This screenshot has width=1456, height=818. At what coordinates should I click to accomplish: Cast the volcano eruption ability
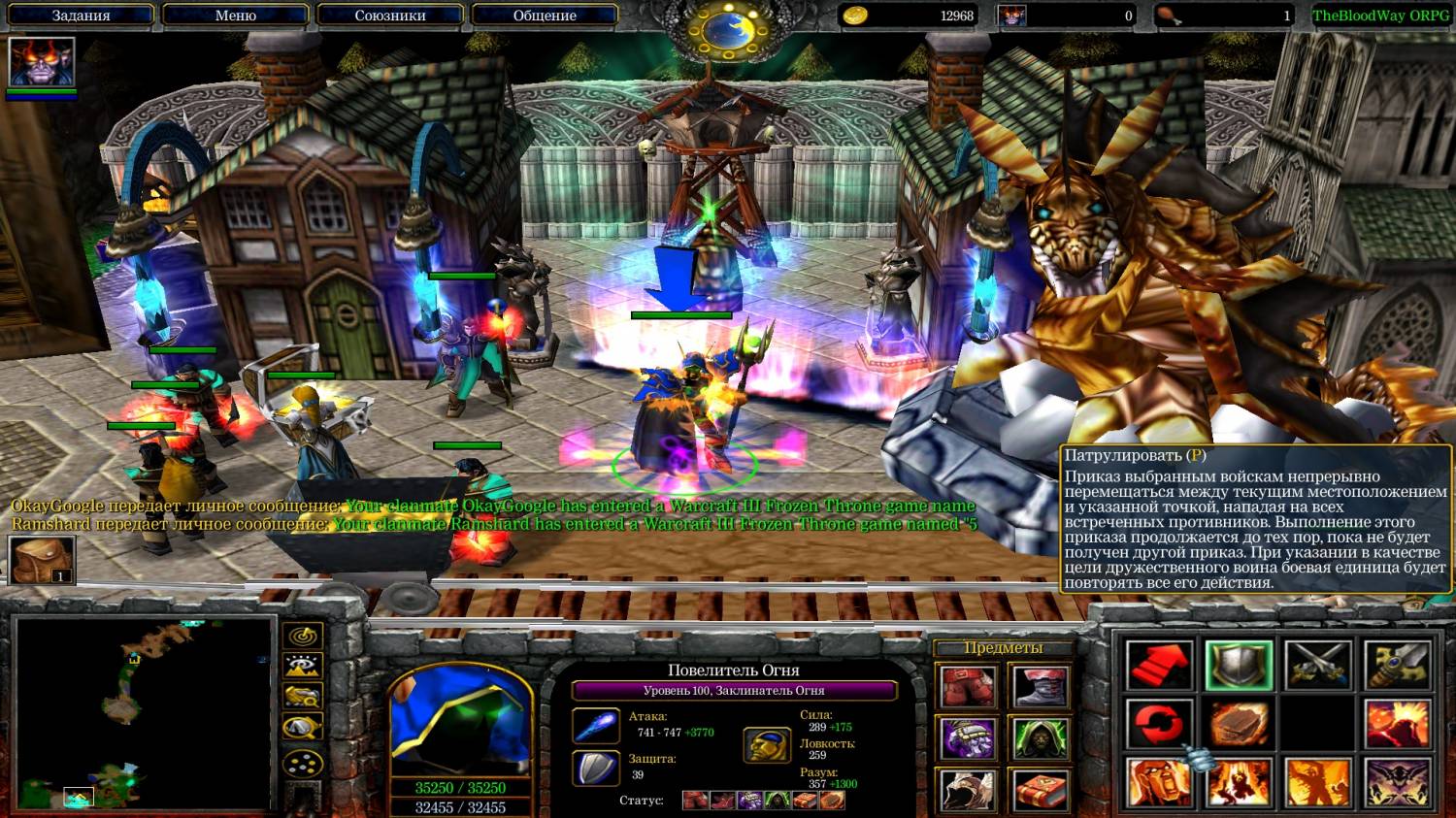click(1396, 724)
